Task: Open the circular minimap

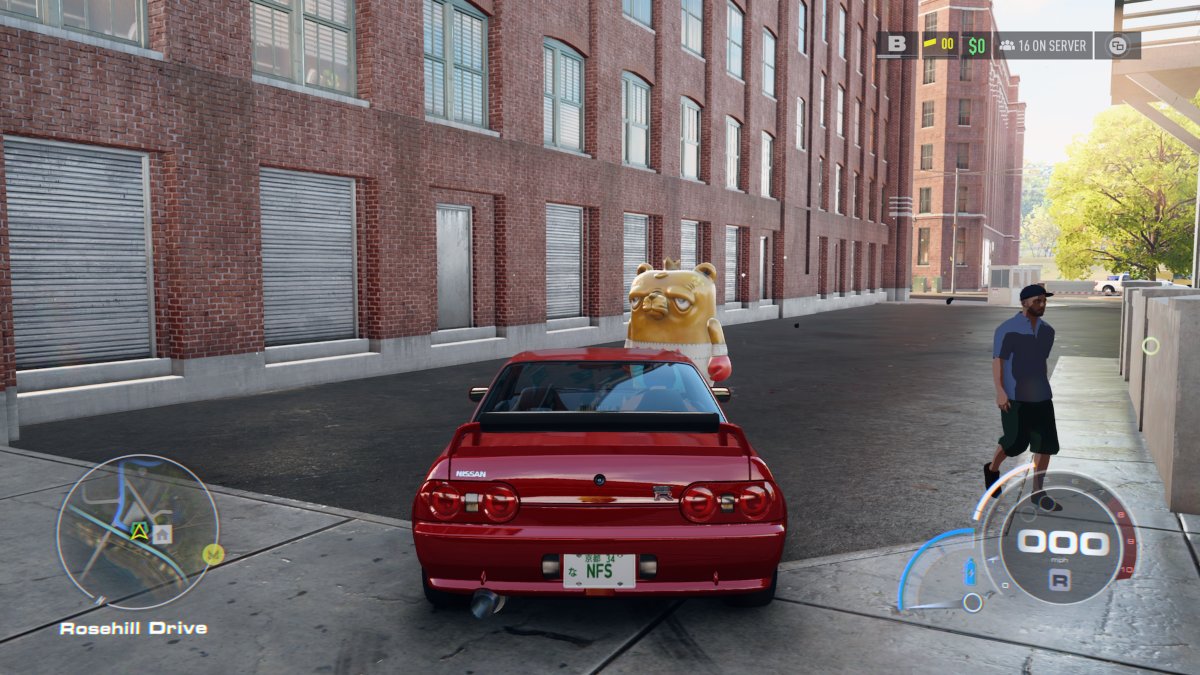Action: (x=137, y=532)
